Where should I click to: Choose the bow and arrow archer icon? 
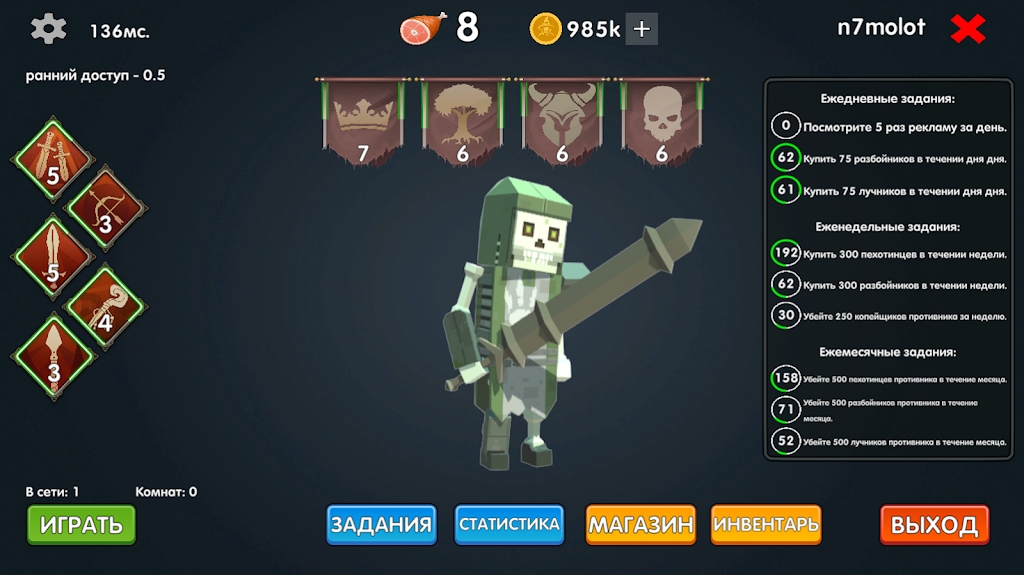105,205
